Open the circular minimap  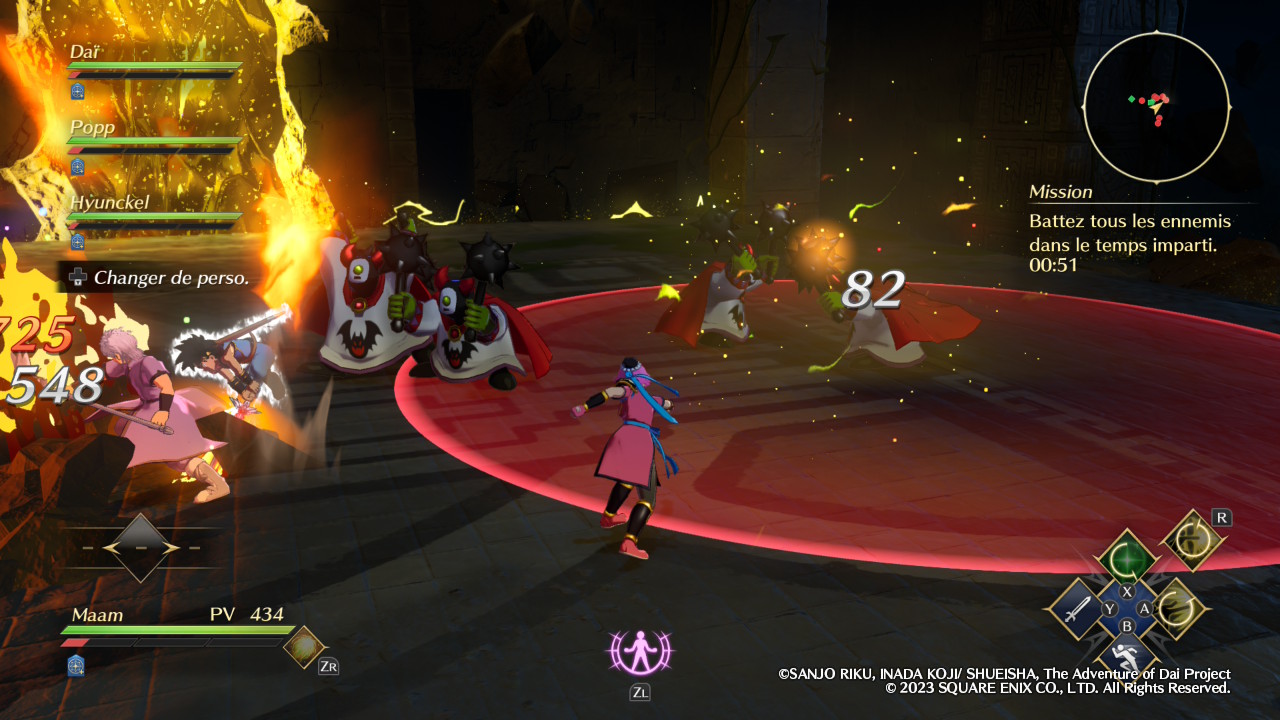(x=1156, y=106)
